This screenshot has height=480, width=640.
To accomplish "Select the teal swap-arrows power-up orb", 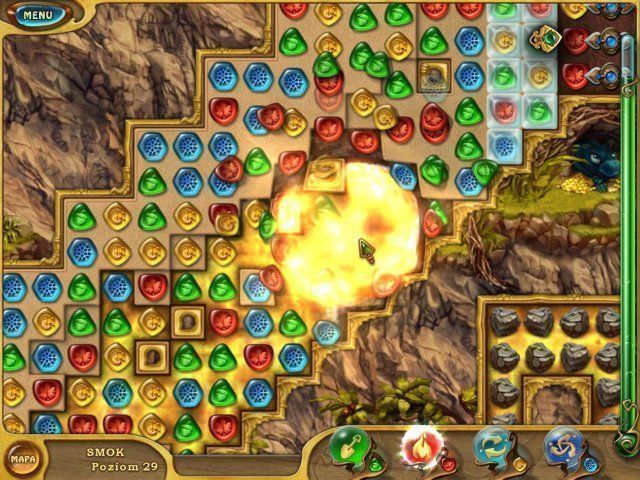I will [x=492, y=447].
